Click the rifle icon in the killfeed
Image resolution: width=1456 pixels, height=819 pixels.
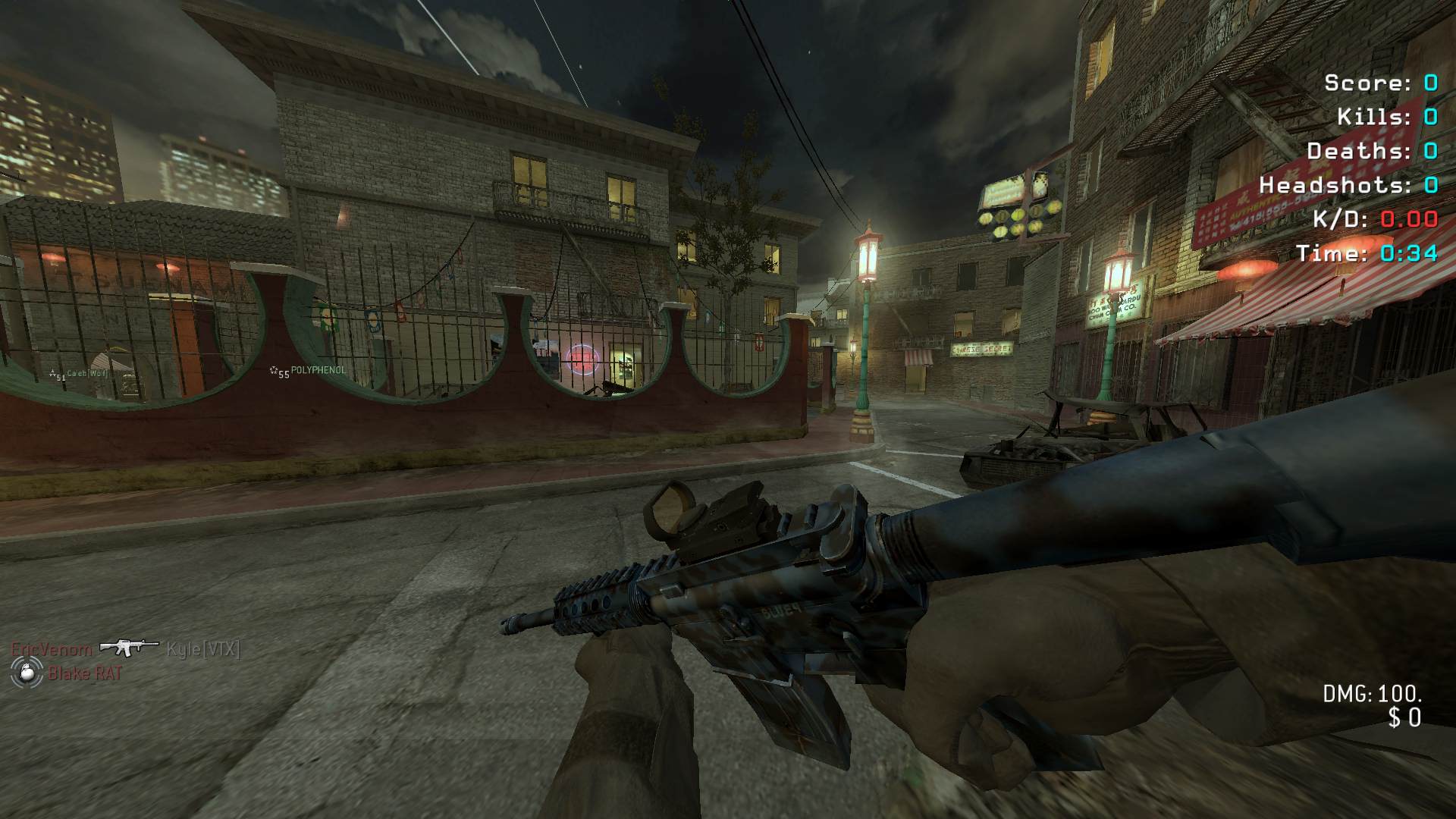coord(129,648)
